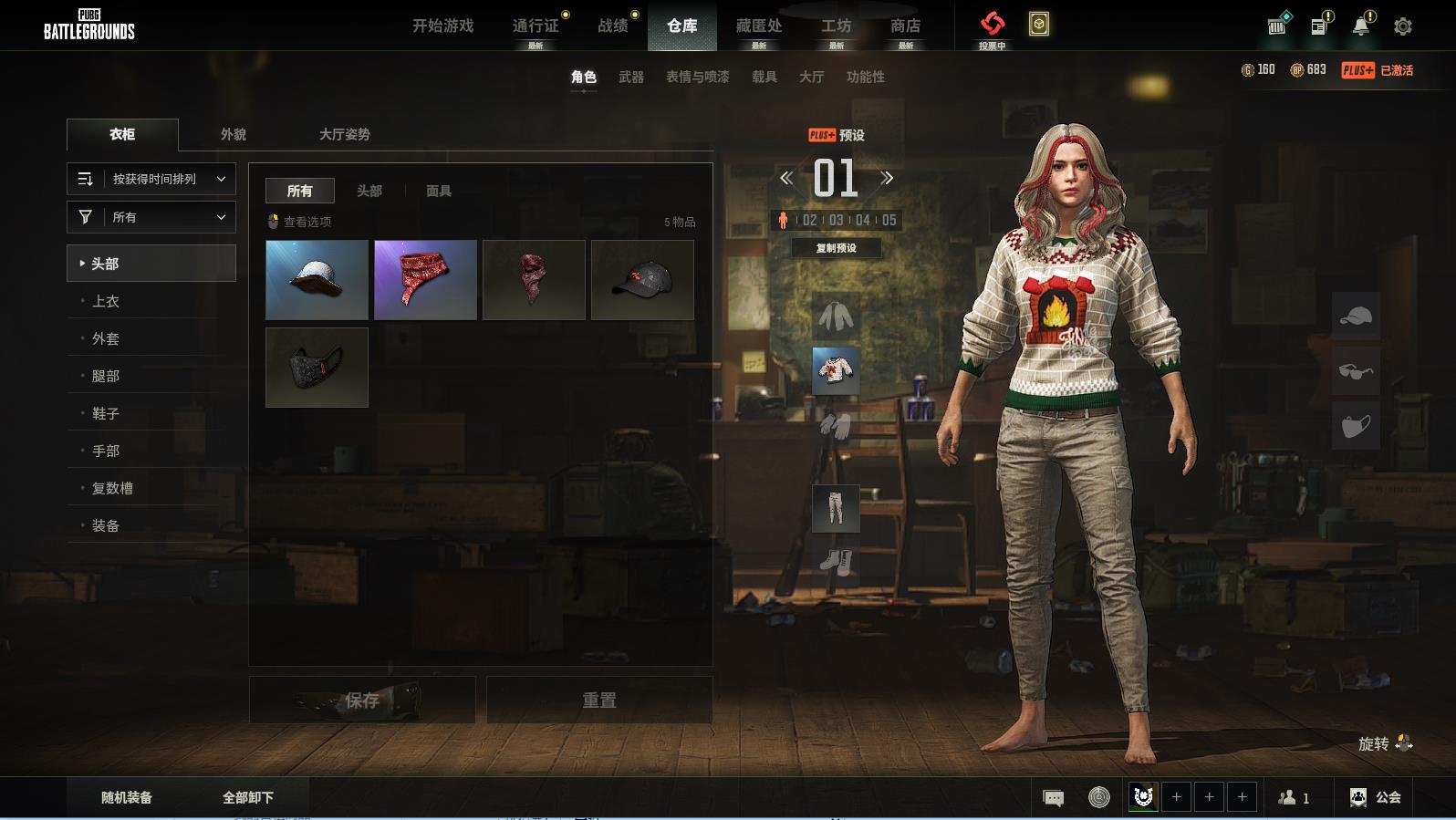
Task: Switch to the 外貌 appearance tab
Action: point(234,134)
